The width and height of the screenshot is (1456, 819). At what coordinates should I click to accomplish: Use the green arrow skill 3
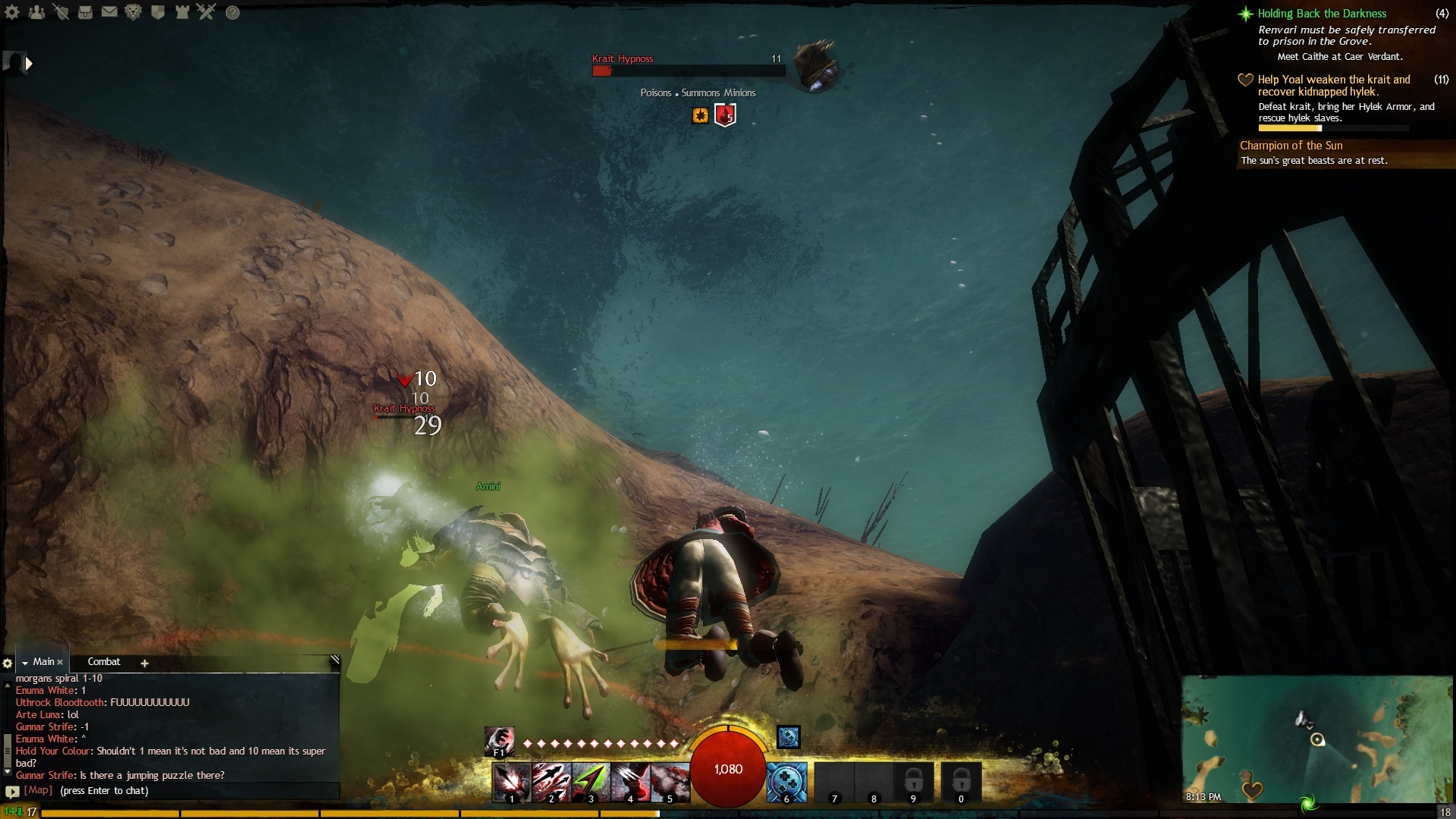pyautogui.click(x=591, y=783)
